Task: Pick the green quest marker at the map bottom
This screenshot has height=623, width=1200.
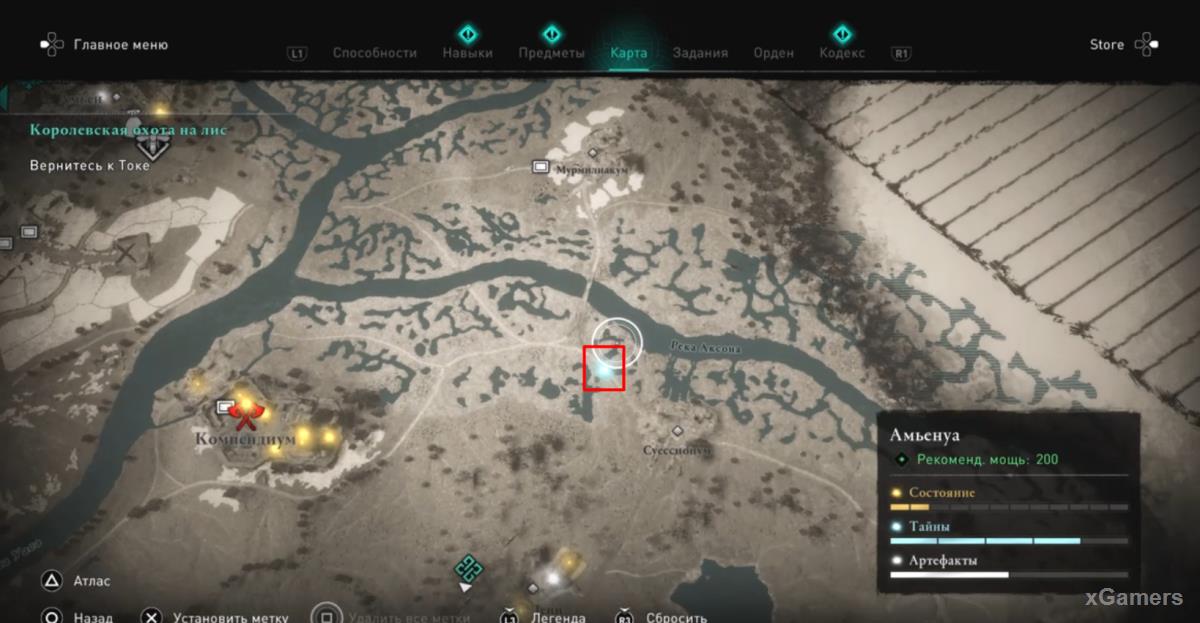Action: [466, 569]
